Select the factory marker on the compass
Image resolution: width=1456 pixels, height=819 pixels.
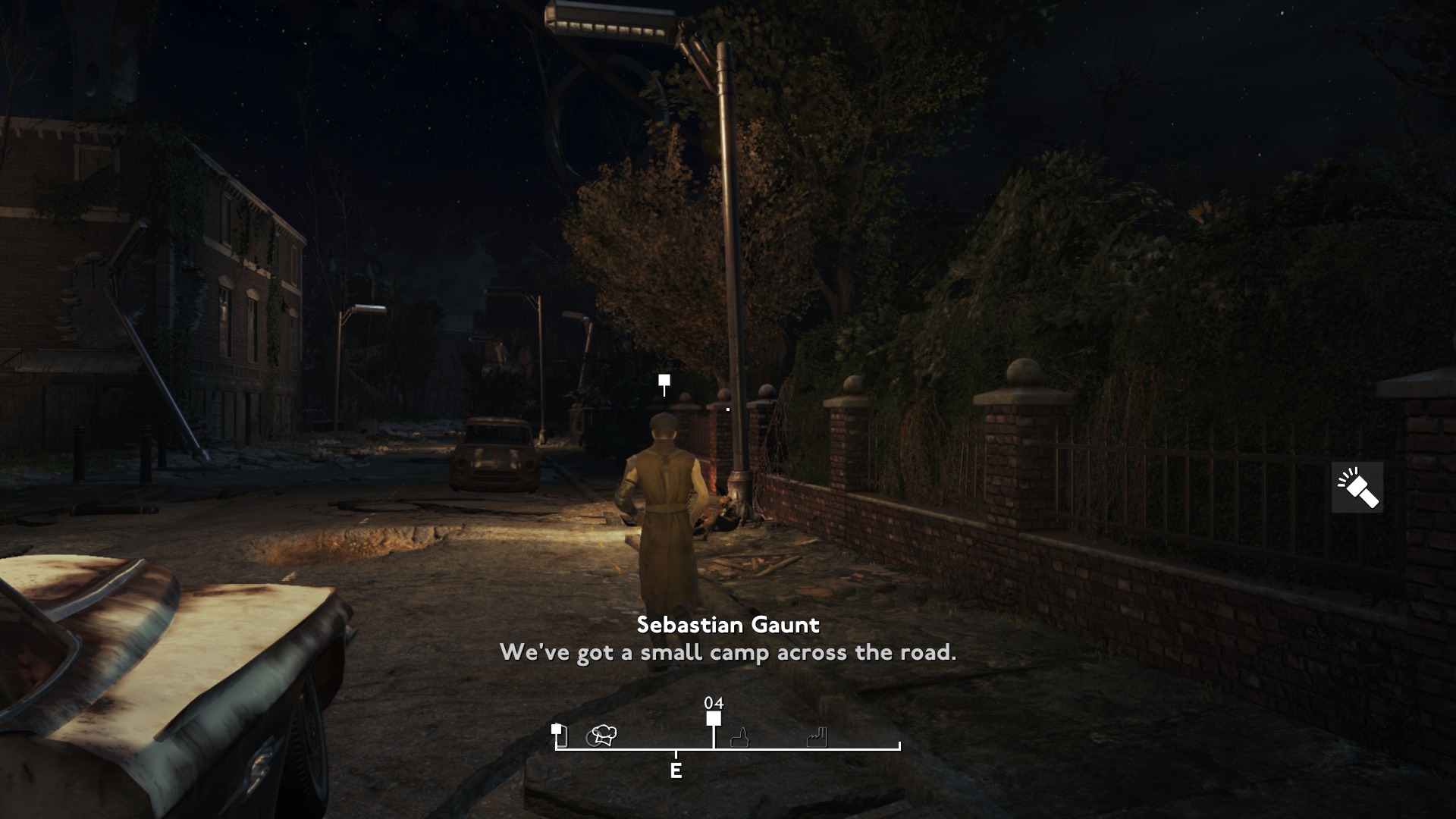tap(817, 736)
